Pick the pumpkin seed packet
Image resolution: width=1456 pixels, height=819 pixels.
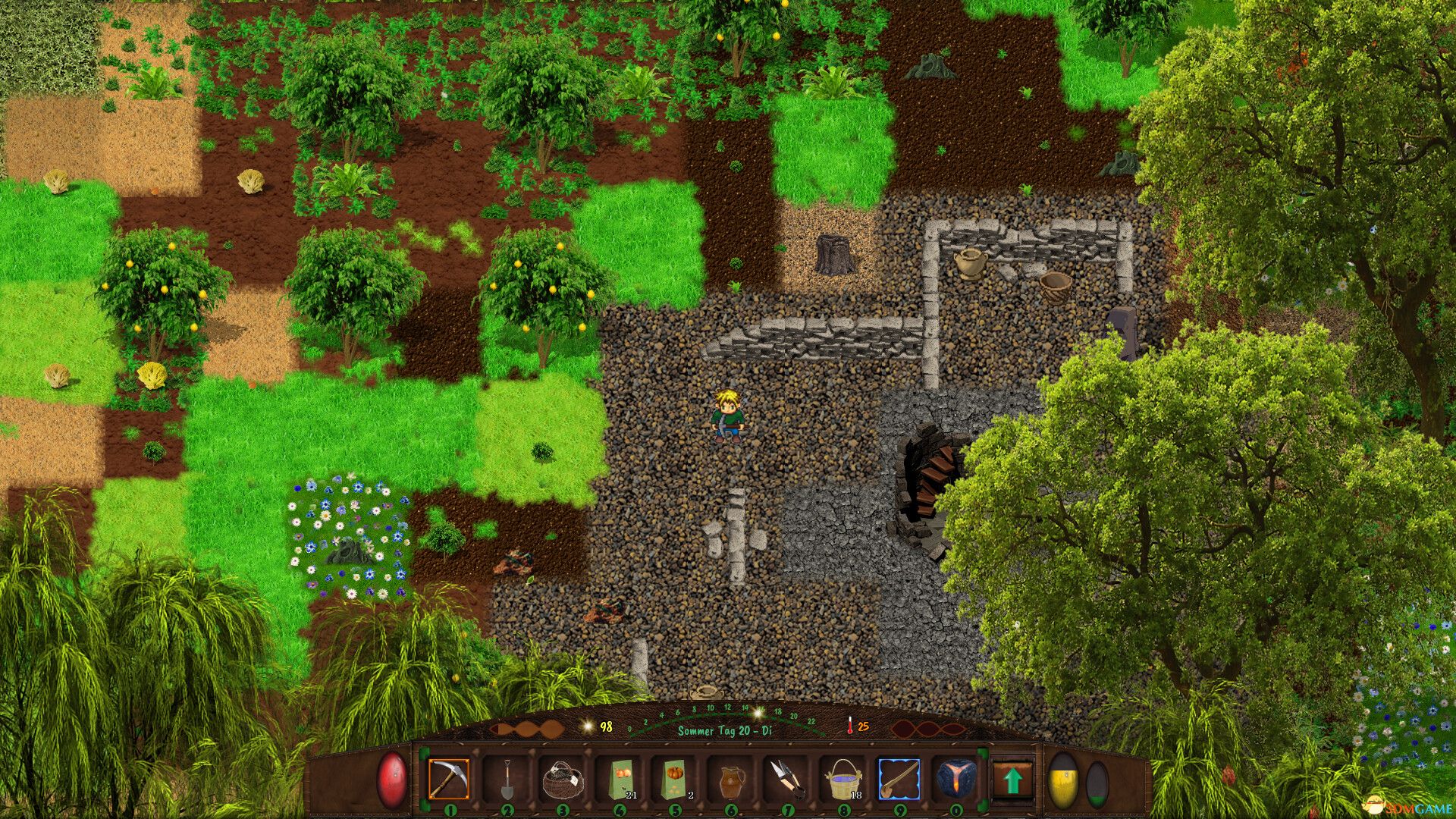tap(674, 779)
